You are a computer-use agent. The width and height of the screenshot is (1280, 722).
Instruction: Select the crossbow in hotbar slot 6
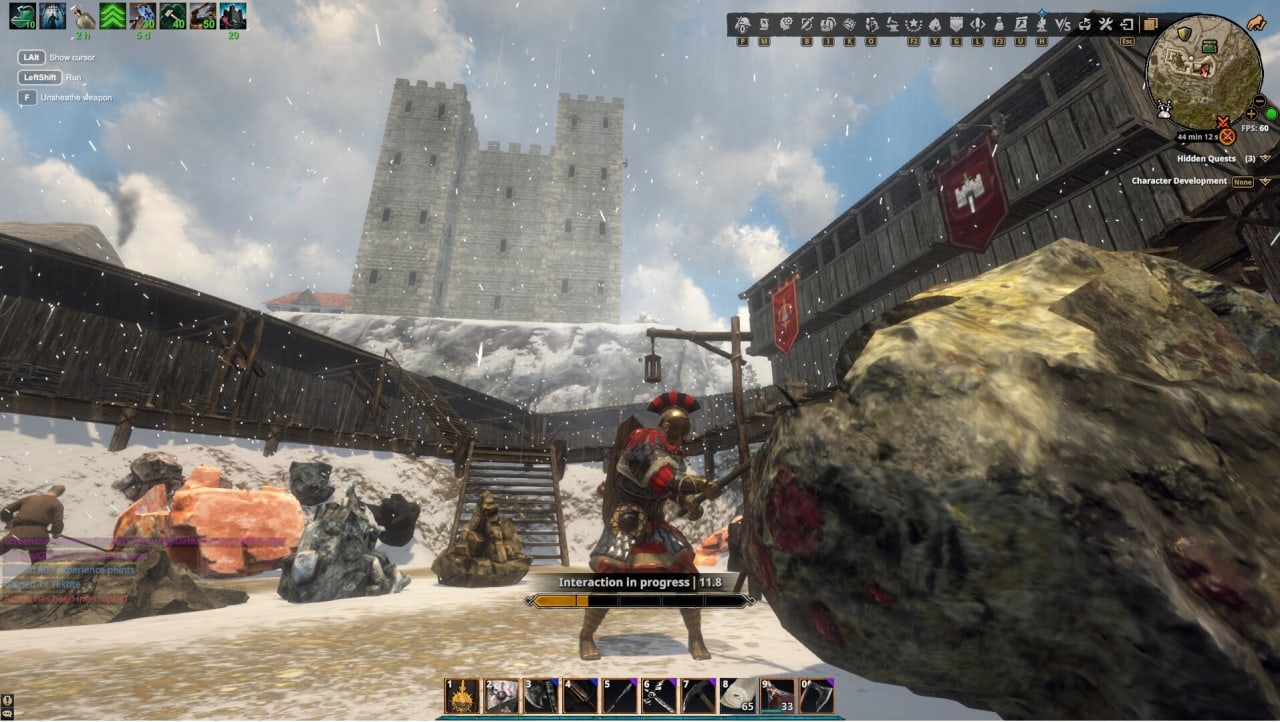659,696
